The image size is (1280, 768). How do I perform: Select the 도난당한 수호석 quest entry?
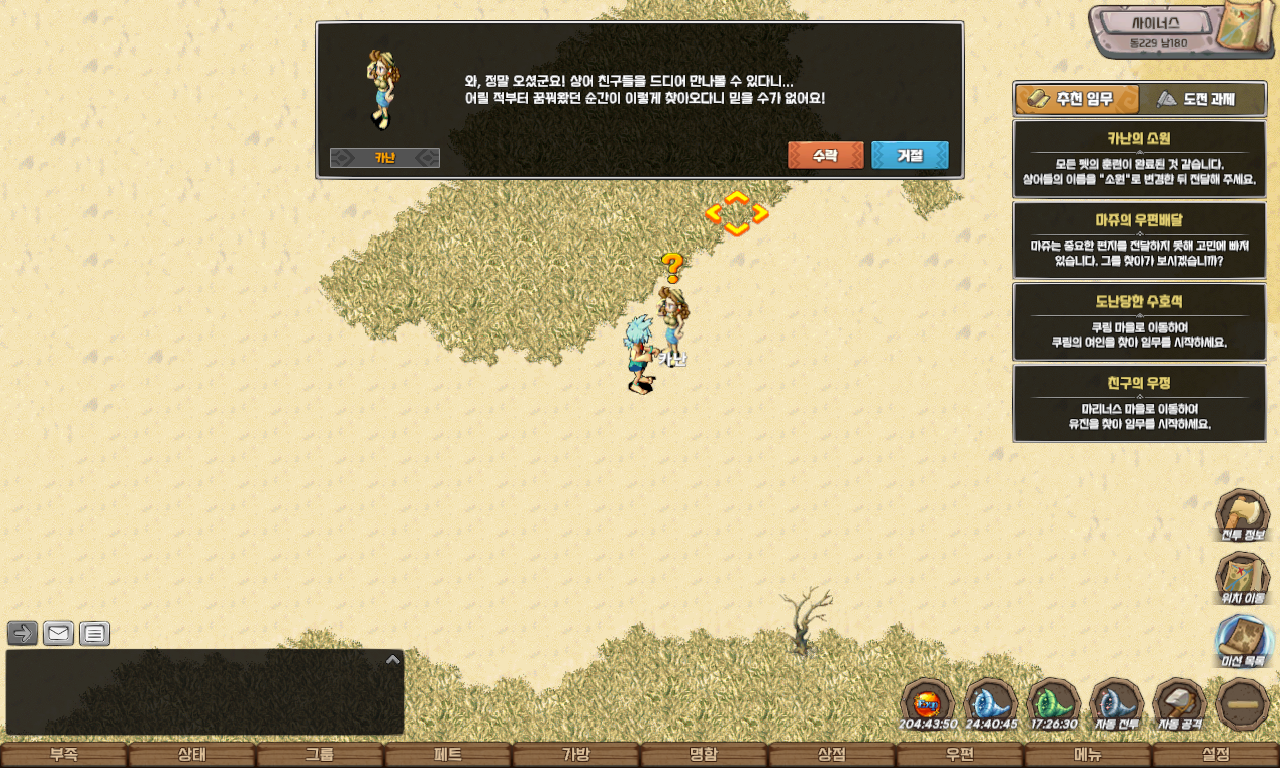coord(1139,321)
